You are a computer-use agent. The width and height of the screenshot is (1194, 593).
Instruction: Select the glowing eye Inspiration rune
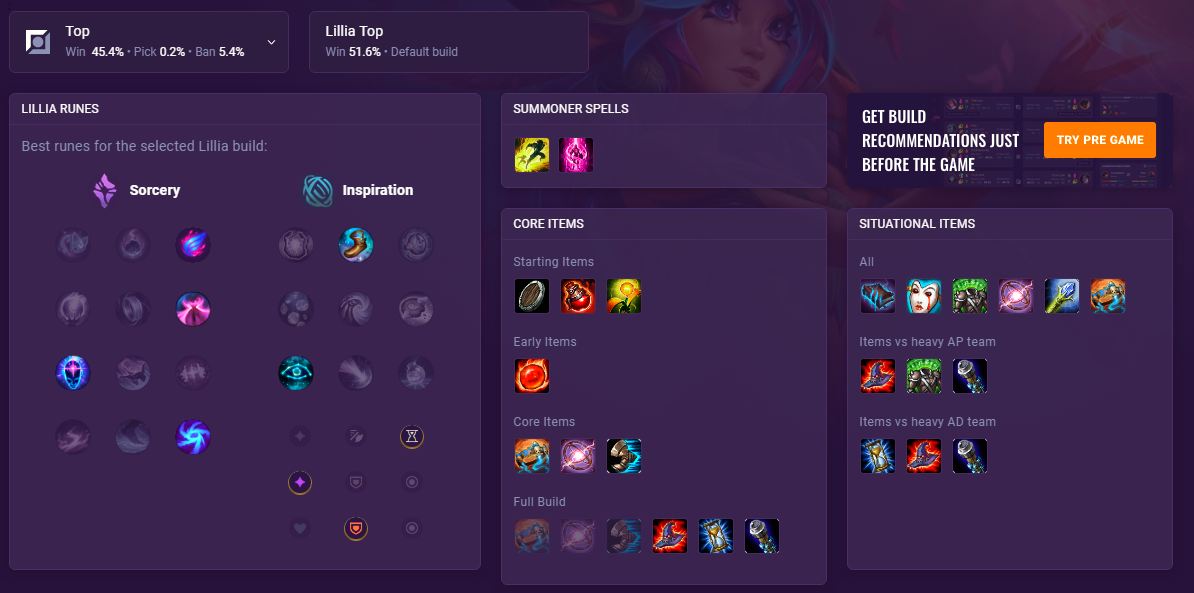[x=296, y=373]
